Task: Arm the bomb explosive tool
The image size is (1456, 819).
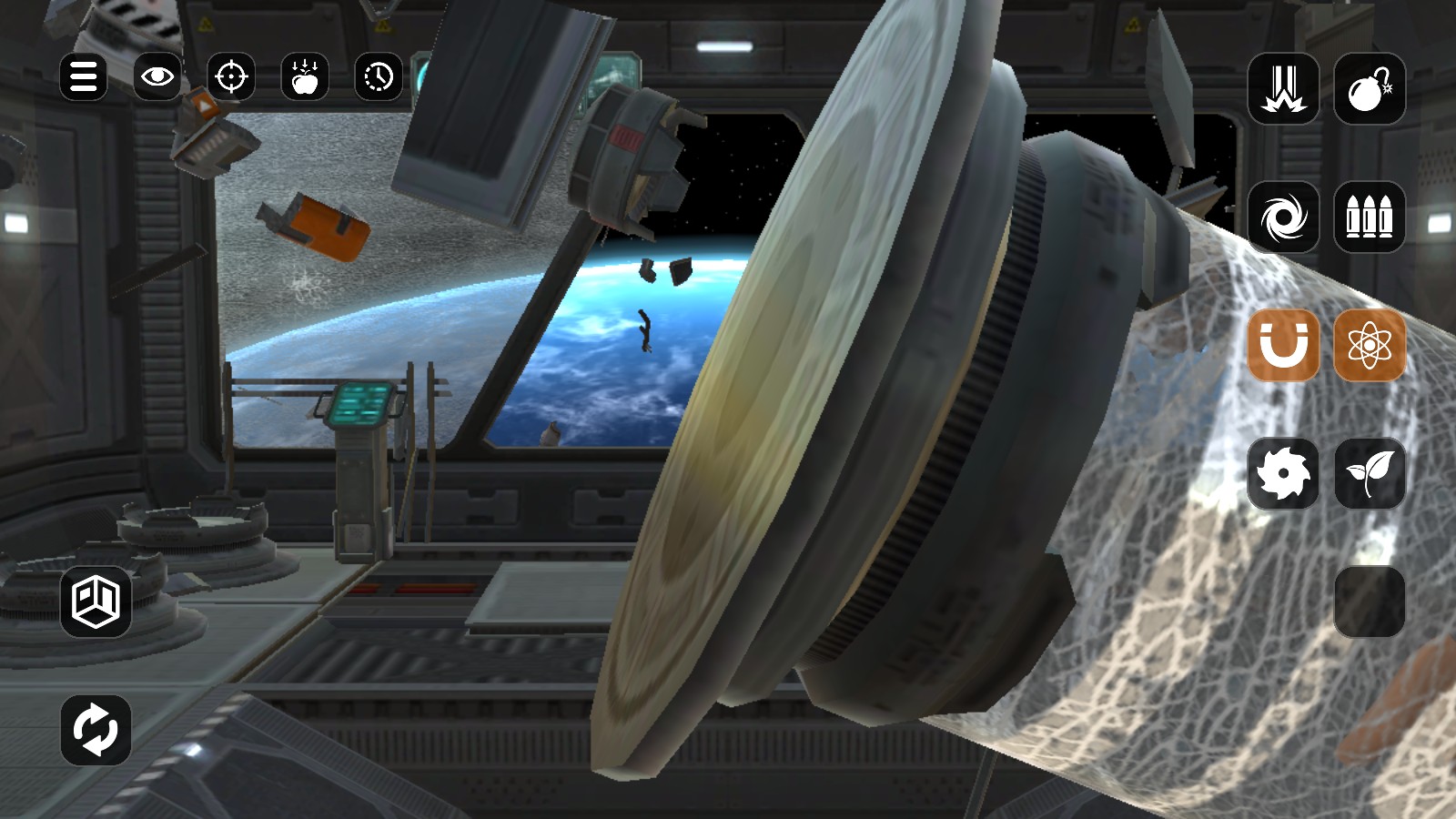Action: 1369,87
